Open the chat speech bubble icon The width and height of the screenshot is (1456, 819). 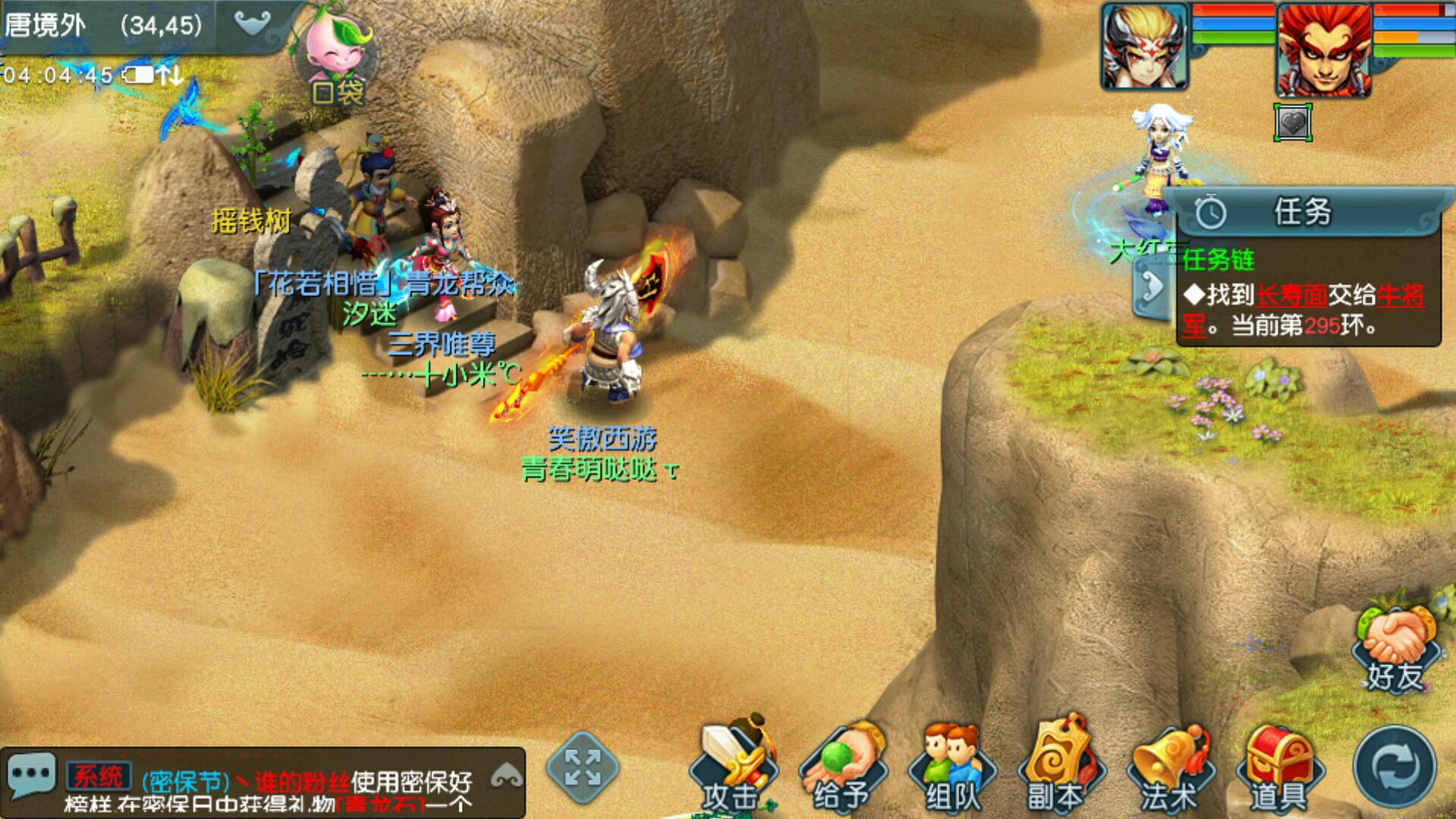tap(30, 775)
